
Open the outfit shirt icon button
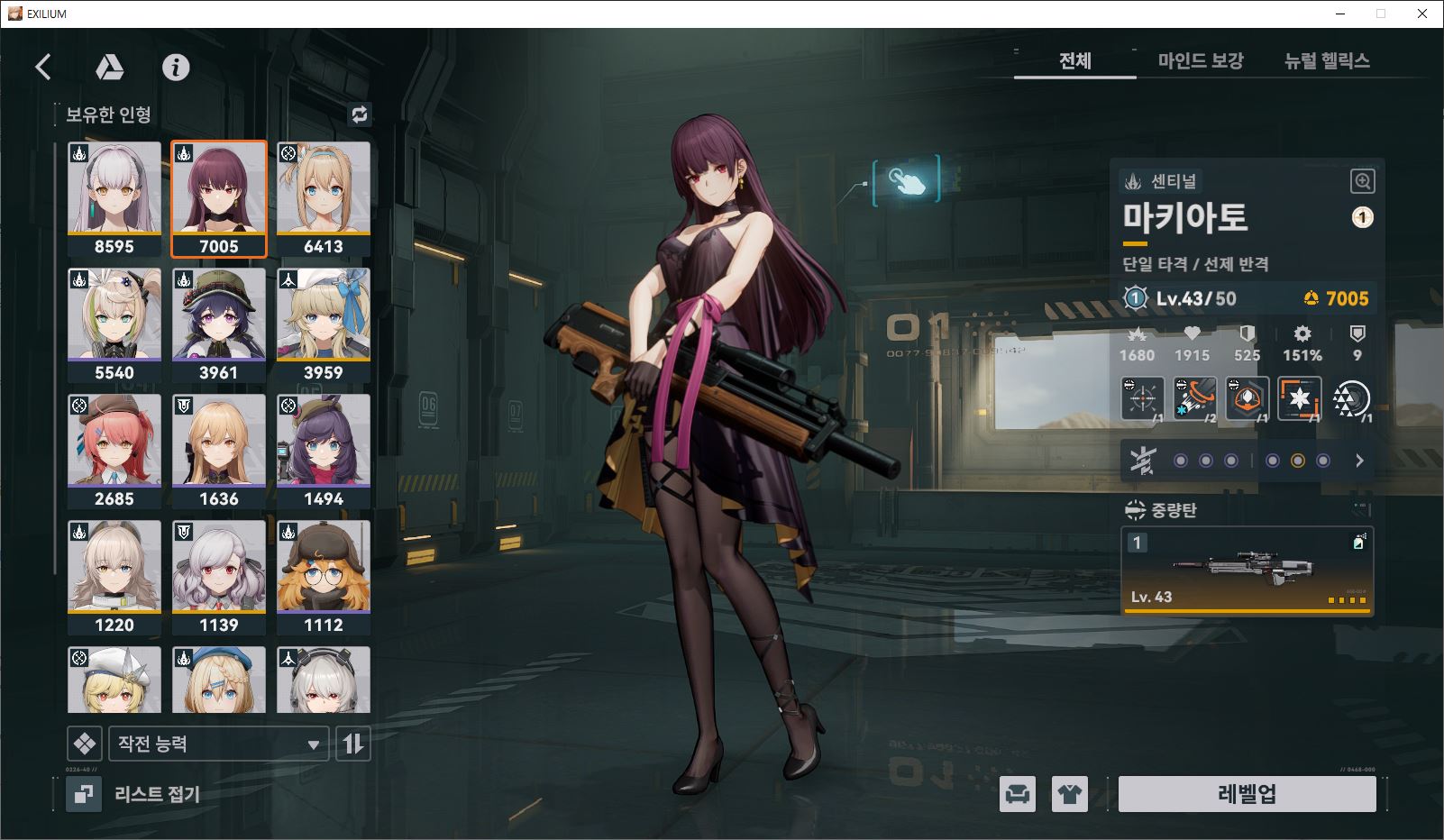pos(1070,794)
